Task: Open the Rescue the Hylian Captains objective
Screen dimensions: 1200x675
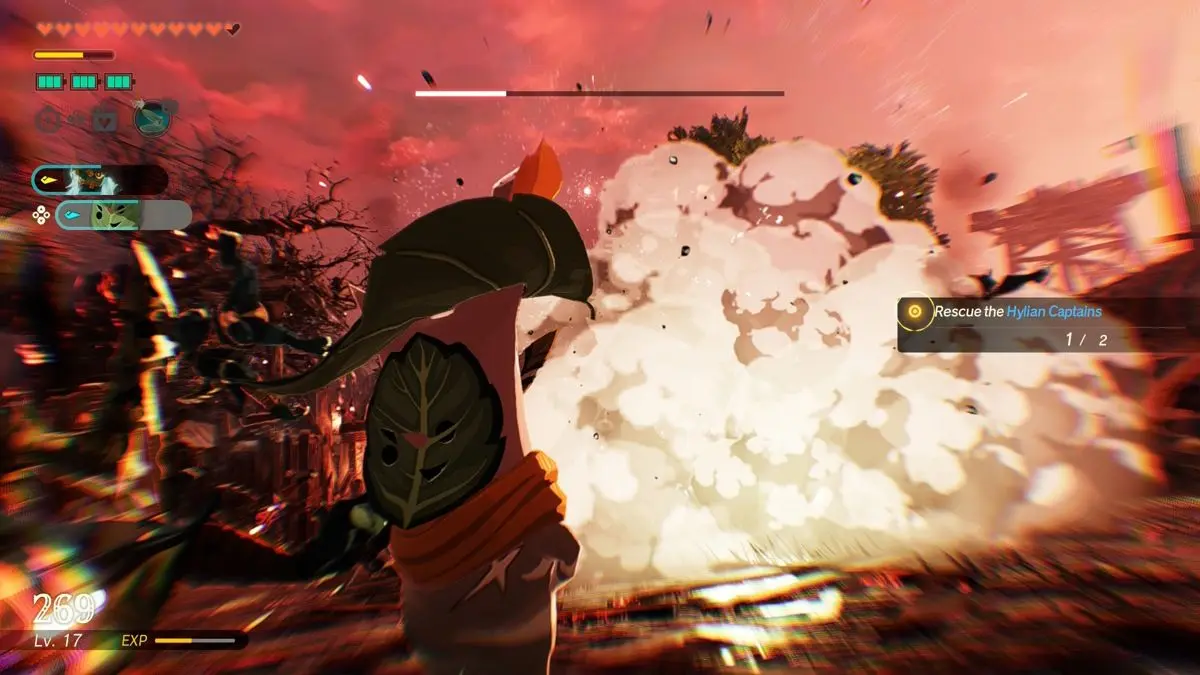Action: 1017,312
